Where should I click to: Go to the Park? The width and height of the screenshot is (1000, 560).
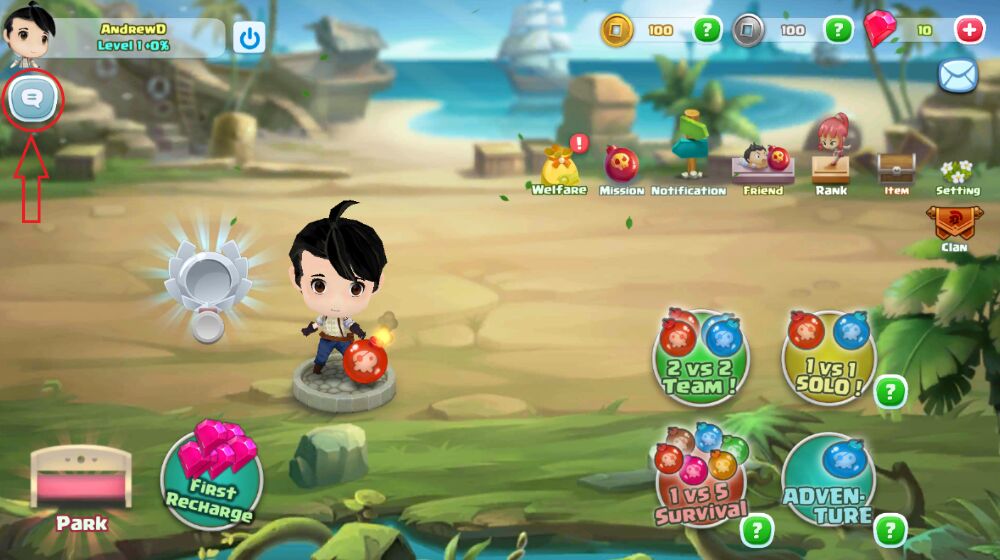click(x=81, y=486)
